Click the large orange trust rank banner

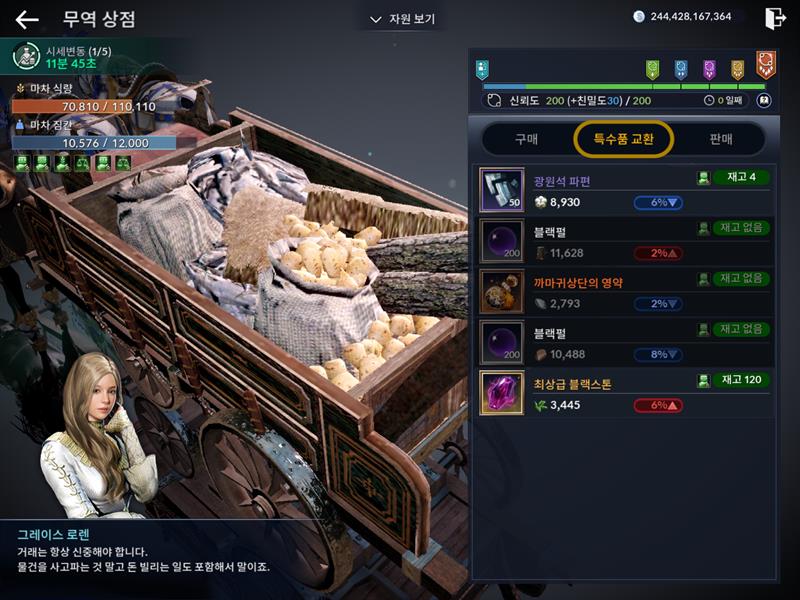click(765, 64)
